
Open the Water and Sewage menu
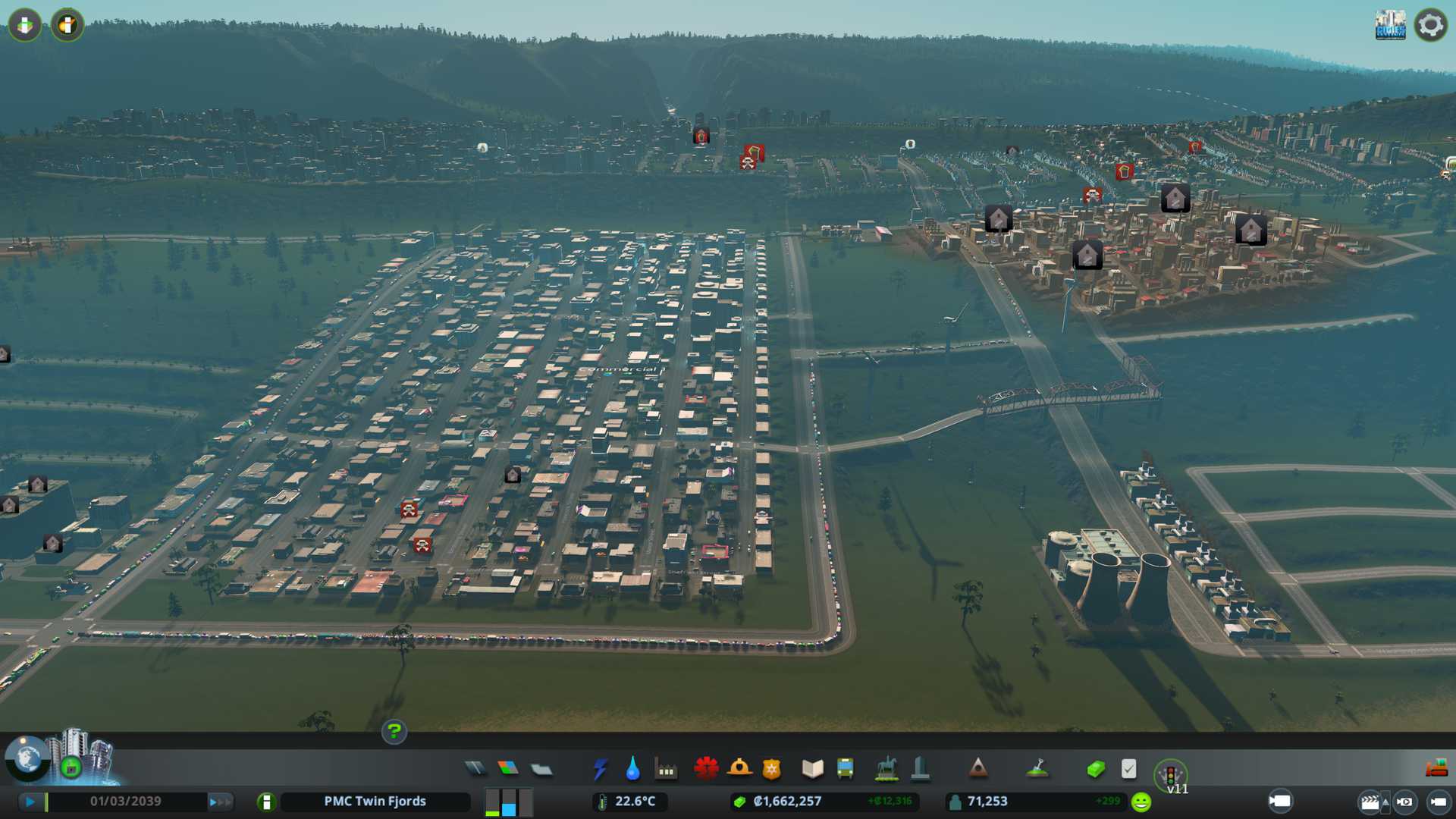point(632,769)
